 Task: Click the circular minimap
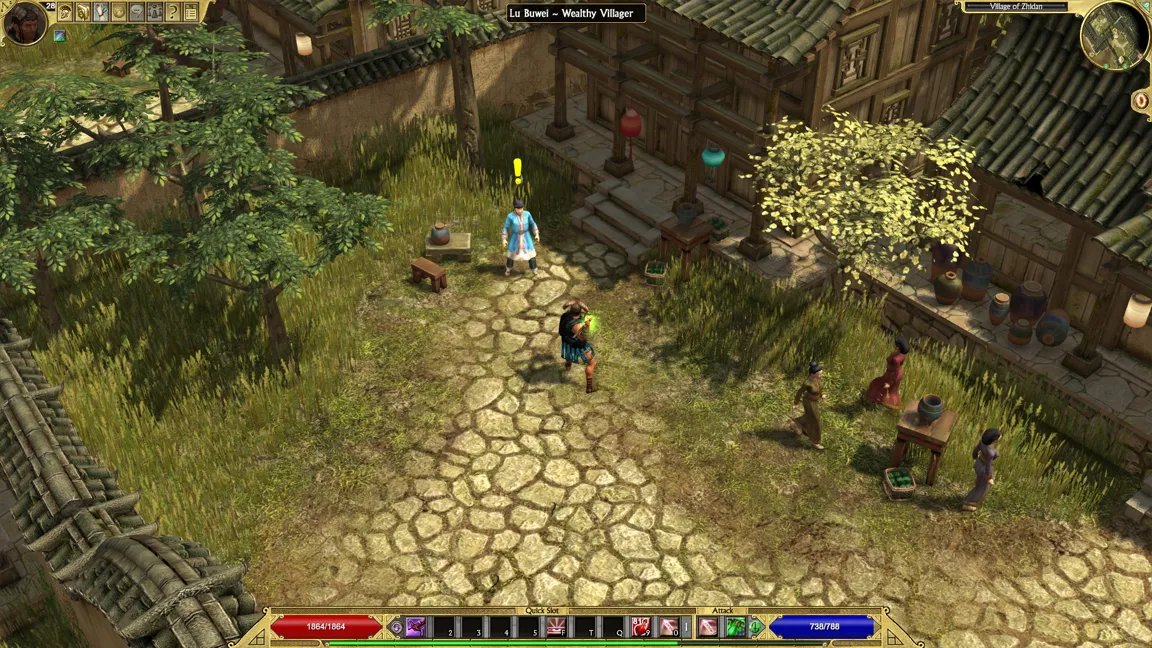(x=1114, y=36)
